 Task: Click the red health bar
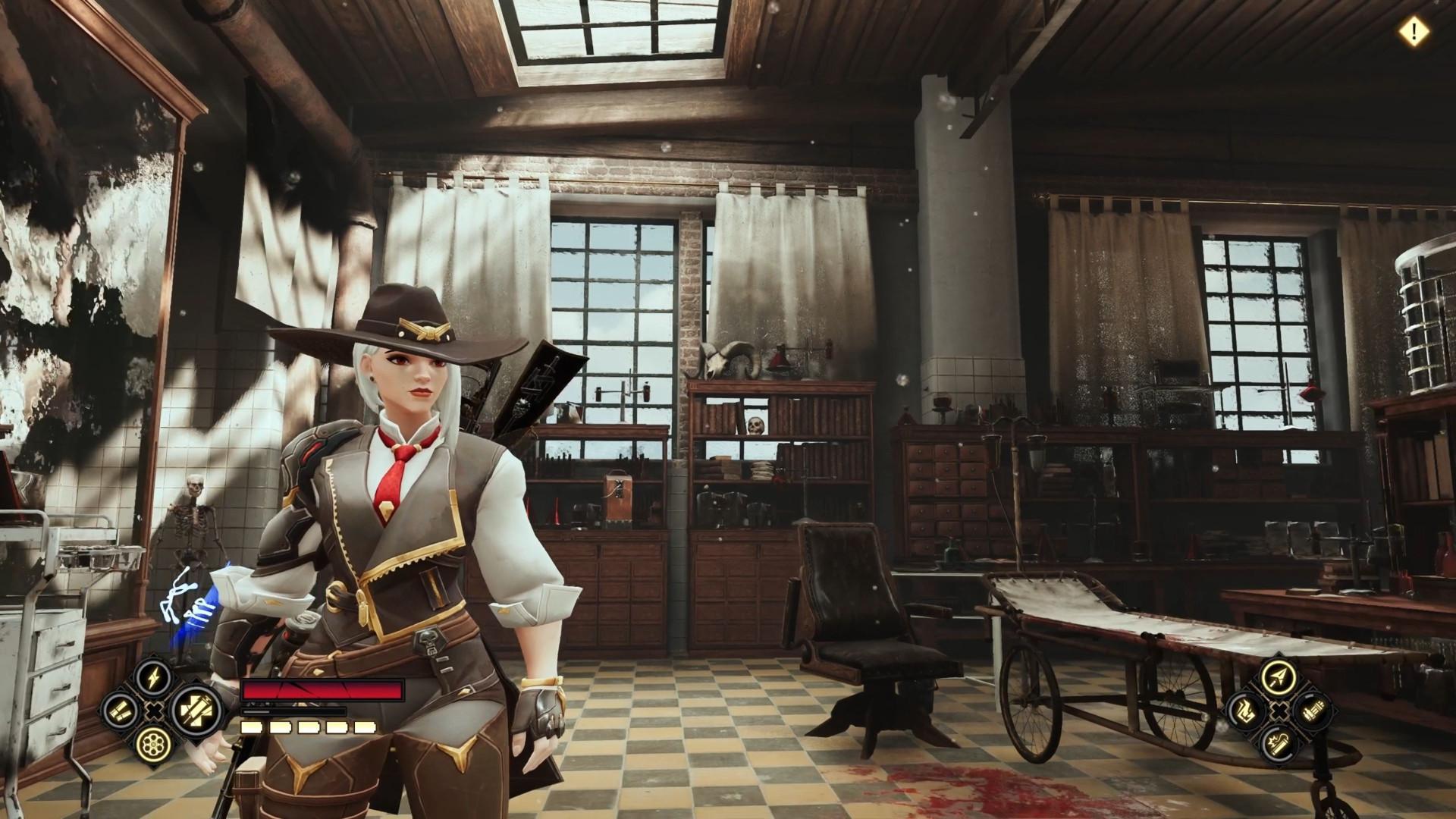322,689
